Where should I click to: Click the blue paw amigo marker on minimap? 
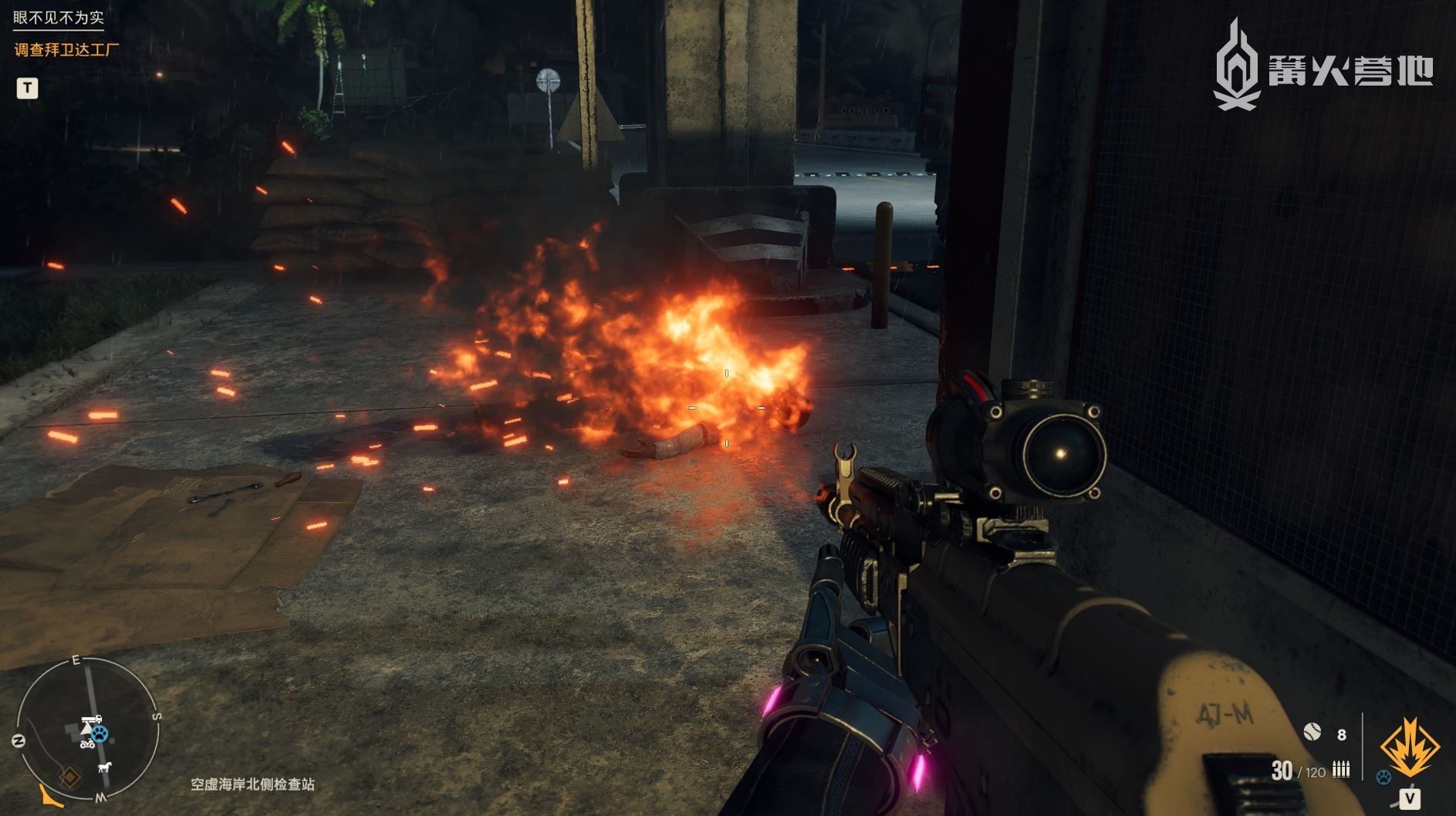click(100, 733)
